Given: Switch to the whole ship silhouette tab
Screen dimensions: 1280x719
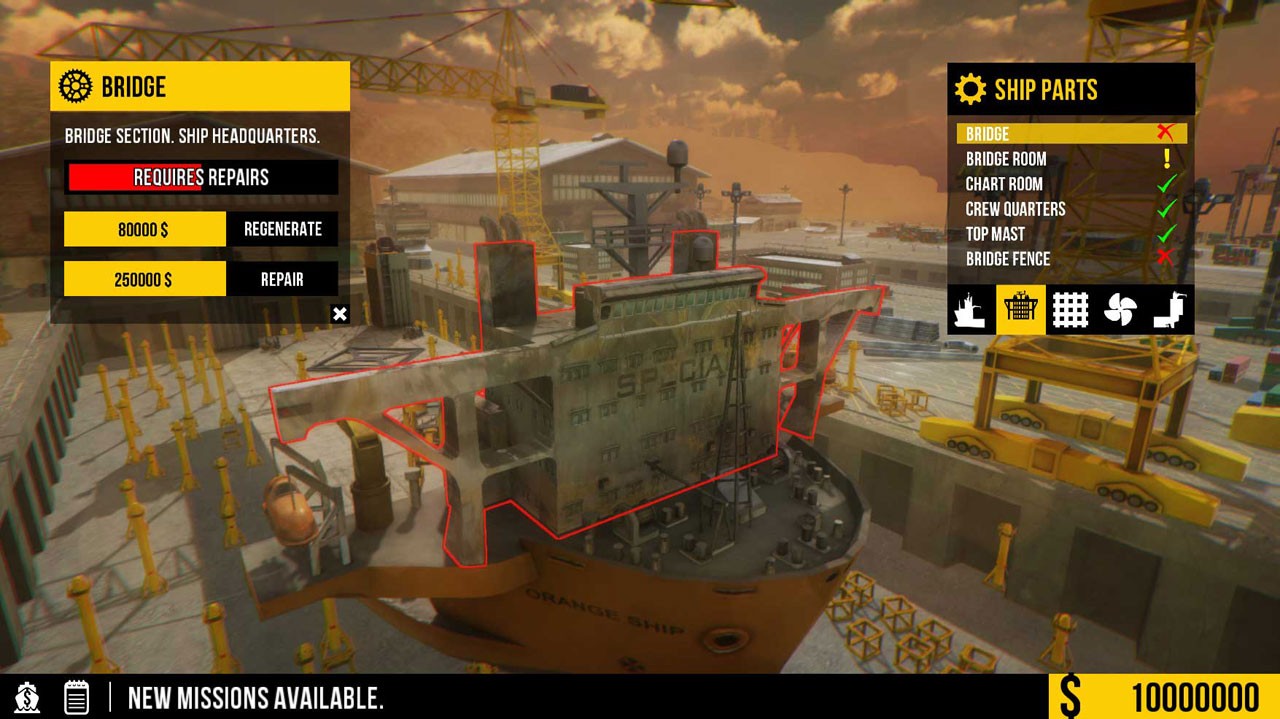Looking at the screenshot, I should (x=971, y=310).
